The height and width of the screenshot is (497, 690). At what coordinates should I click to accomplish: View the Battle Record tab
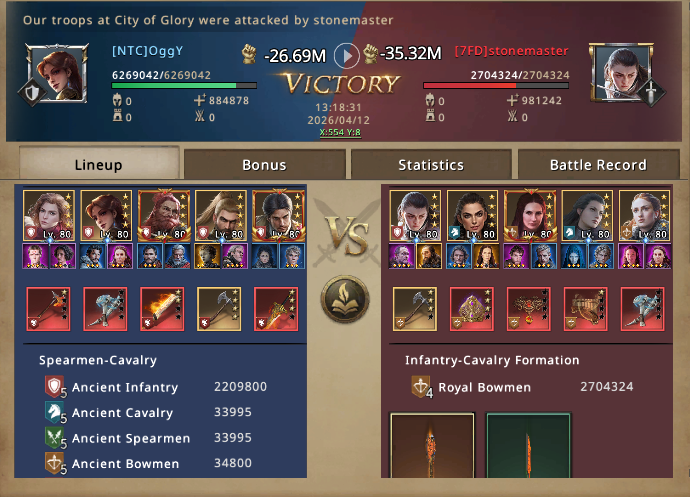tap(597, 164)
